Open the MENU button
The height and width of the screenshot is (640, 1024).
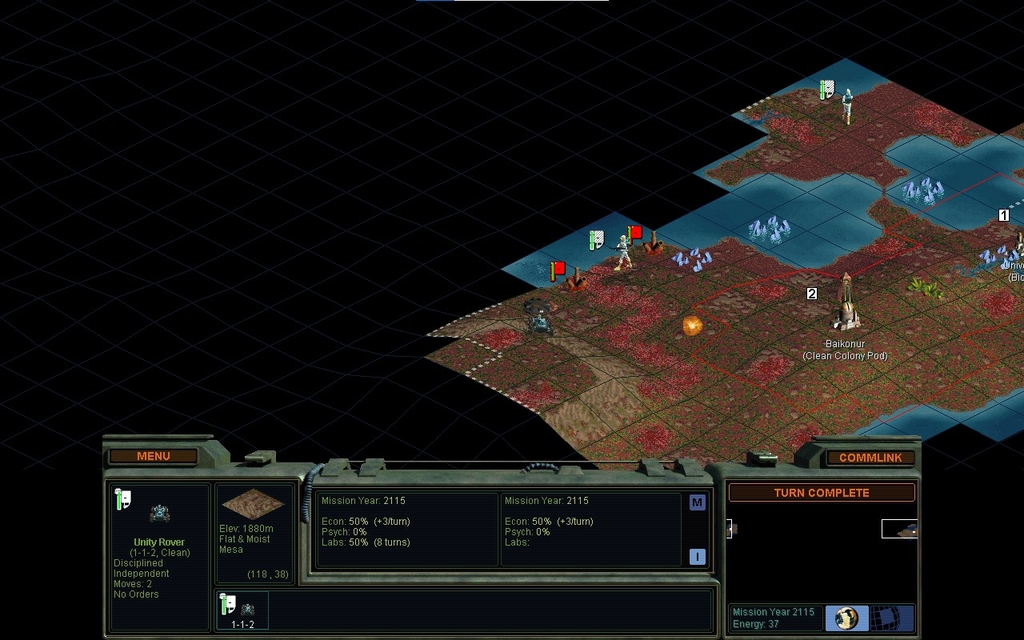(x=153, y=456)
